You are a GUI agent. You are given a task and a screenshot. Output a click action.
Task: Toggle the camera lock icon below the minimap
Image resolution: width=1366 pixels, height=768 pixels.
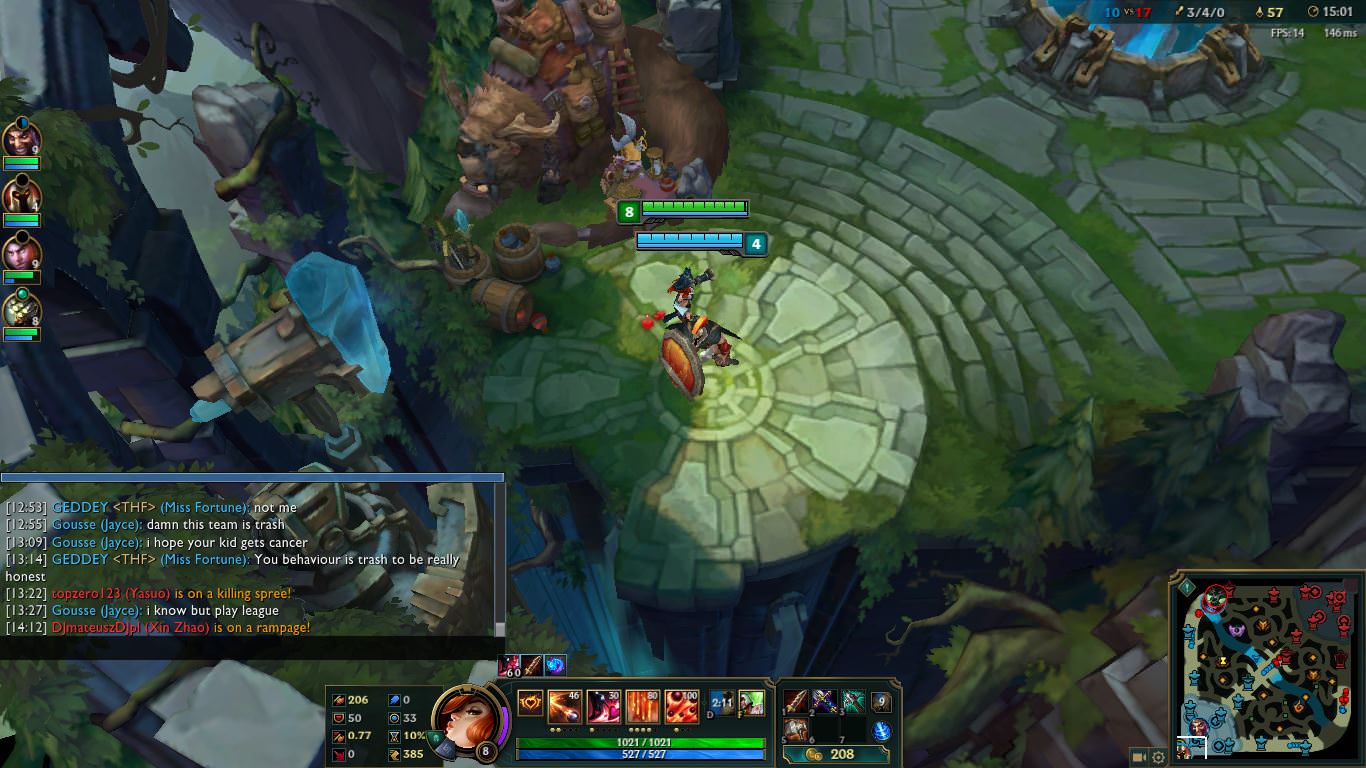[x=1138, y=757]
